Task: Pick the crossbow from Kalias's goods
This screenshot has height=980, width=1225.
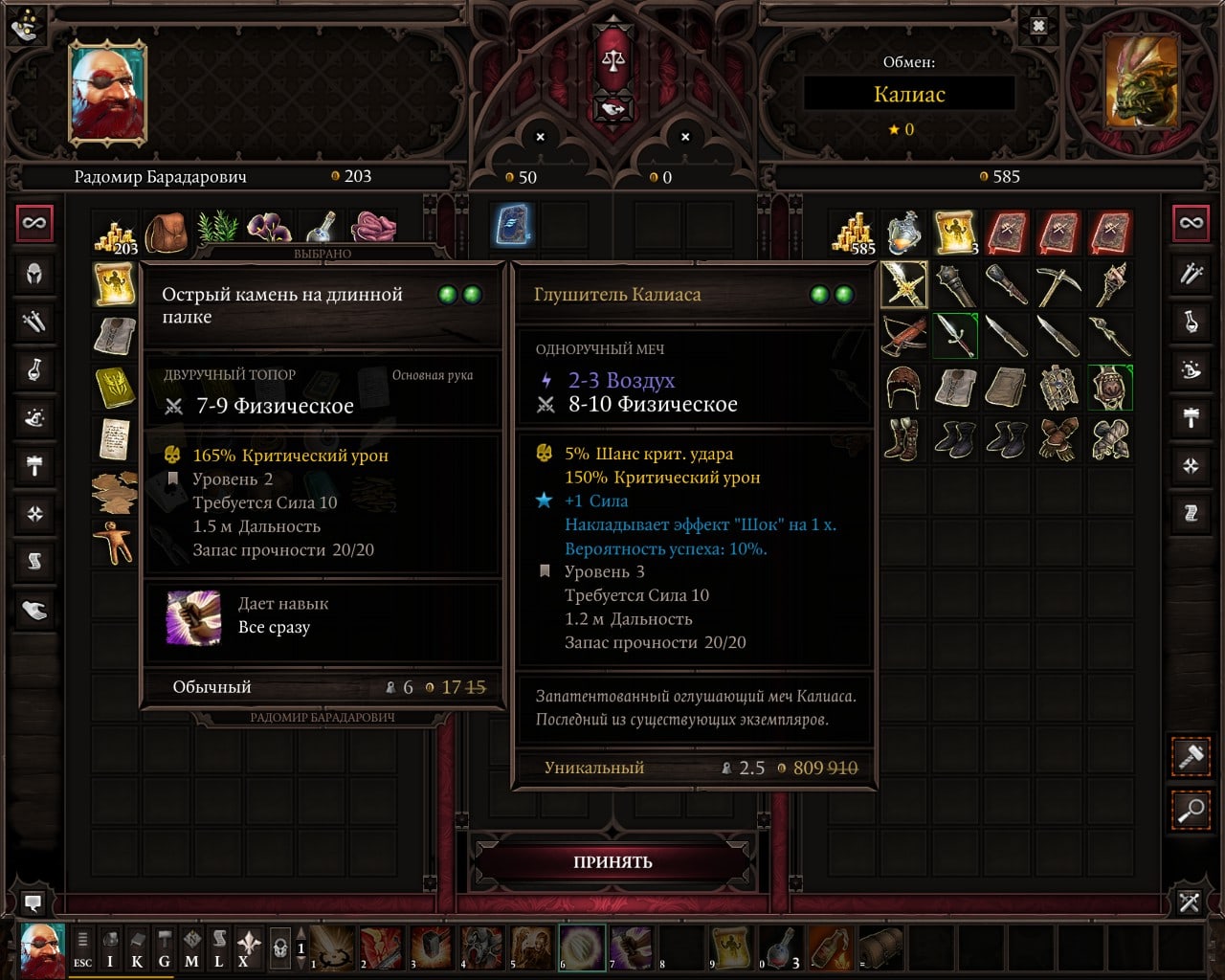Action: coord(903,335)
